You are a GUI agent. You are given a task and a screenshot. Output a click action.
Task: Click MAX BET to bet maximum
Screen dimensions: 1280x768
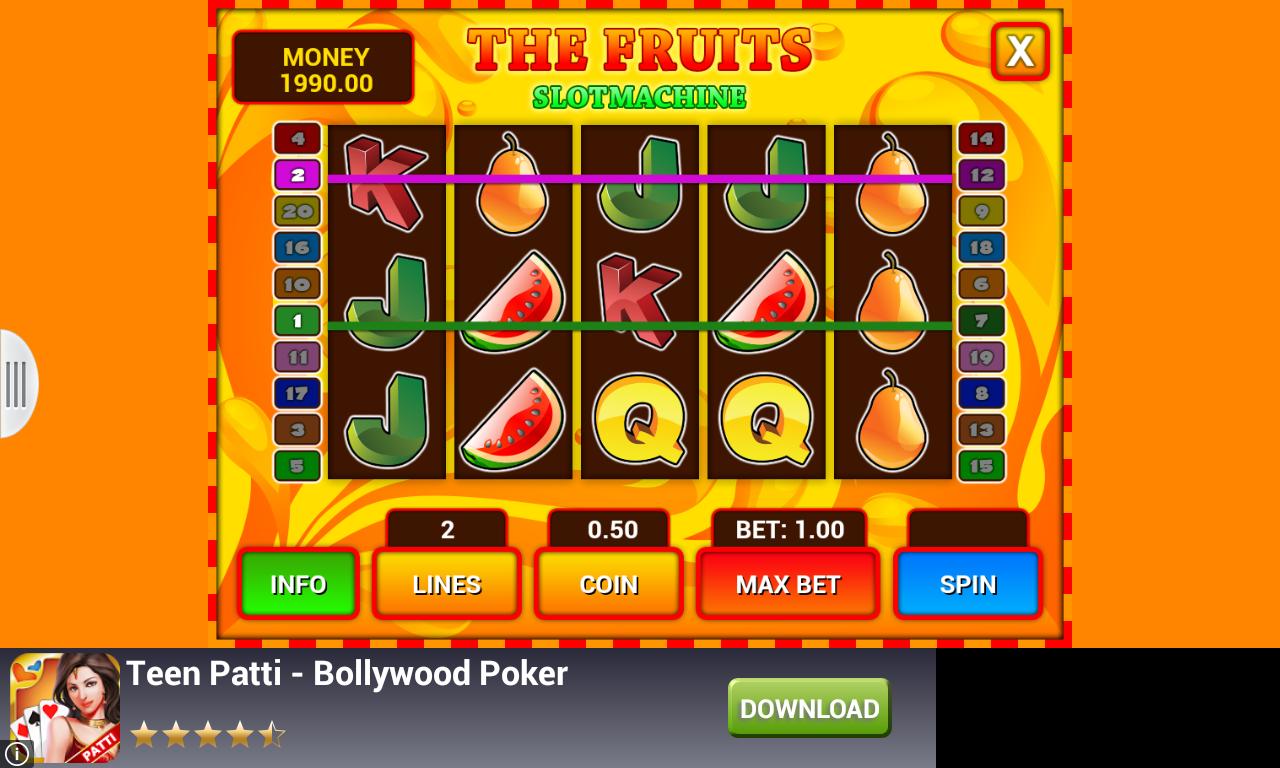click(x=787, y=584)
